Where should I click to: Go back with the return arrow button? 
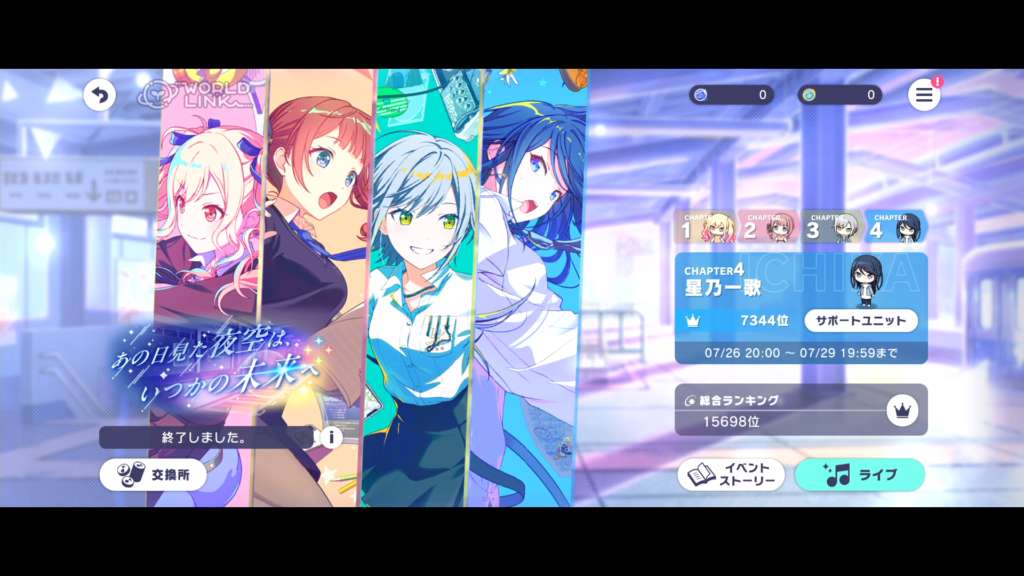tap(99, 95)
